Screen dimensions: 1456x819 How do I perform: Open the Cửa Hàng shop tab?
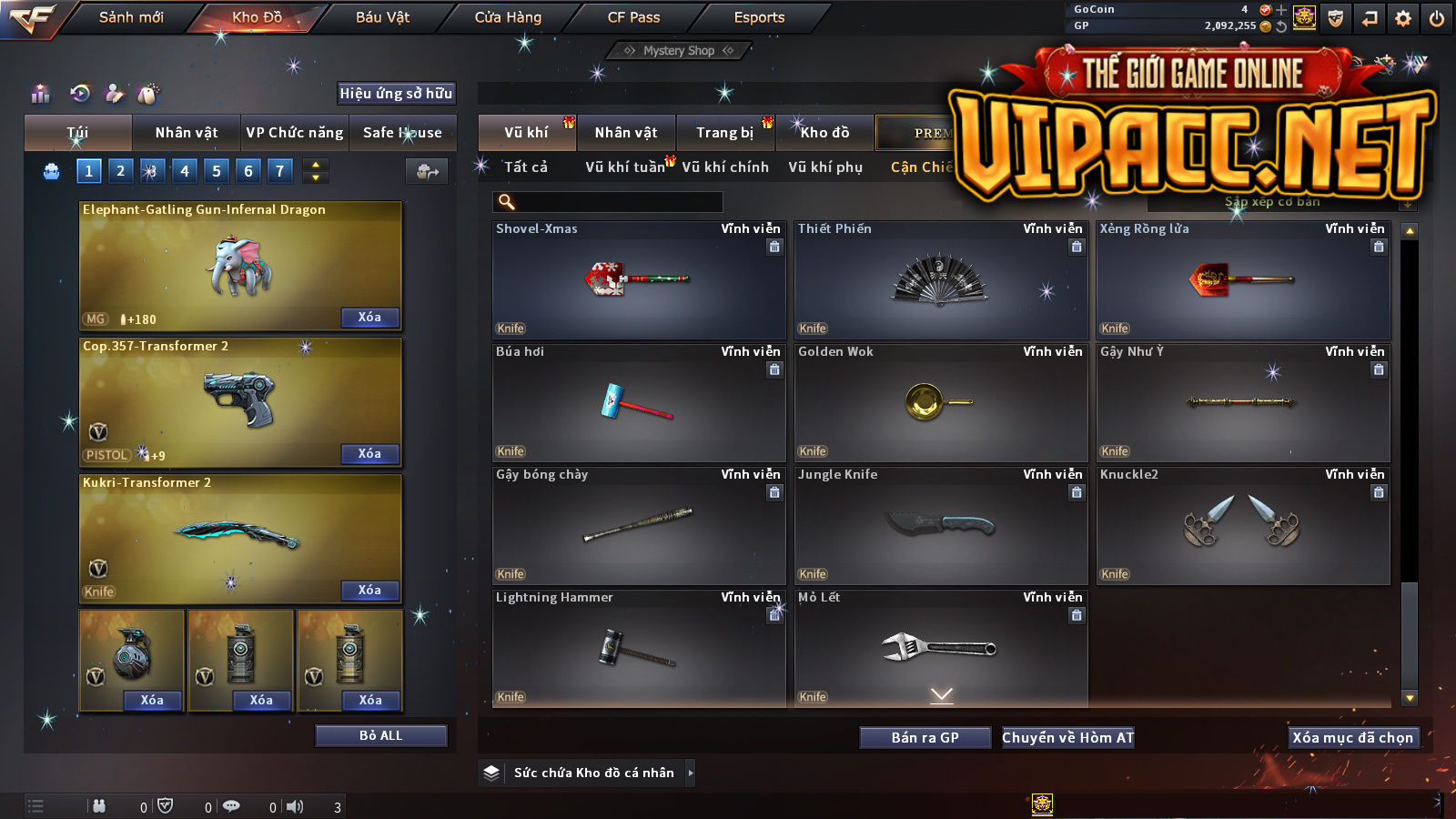coord(508,17)
